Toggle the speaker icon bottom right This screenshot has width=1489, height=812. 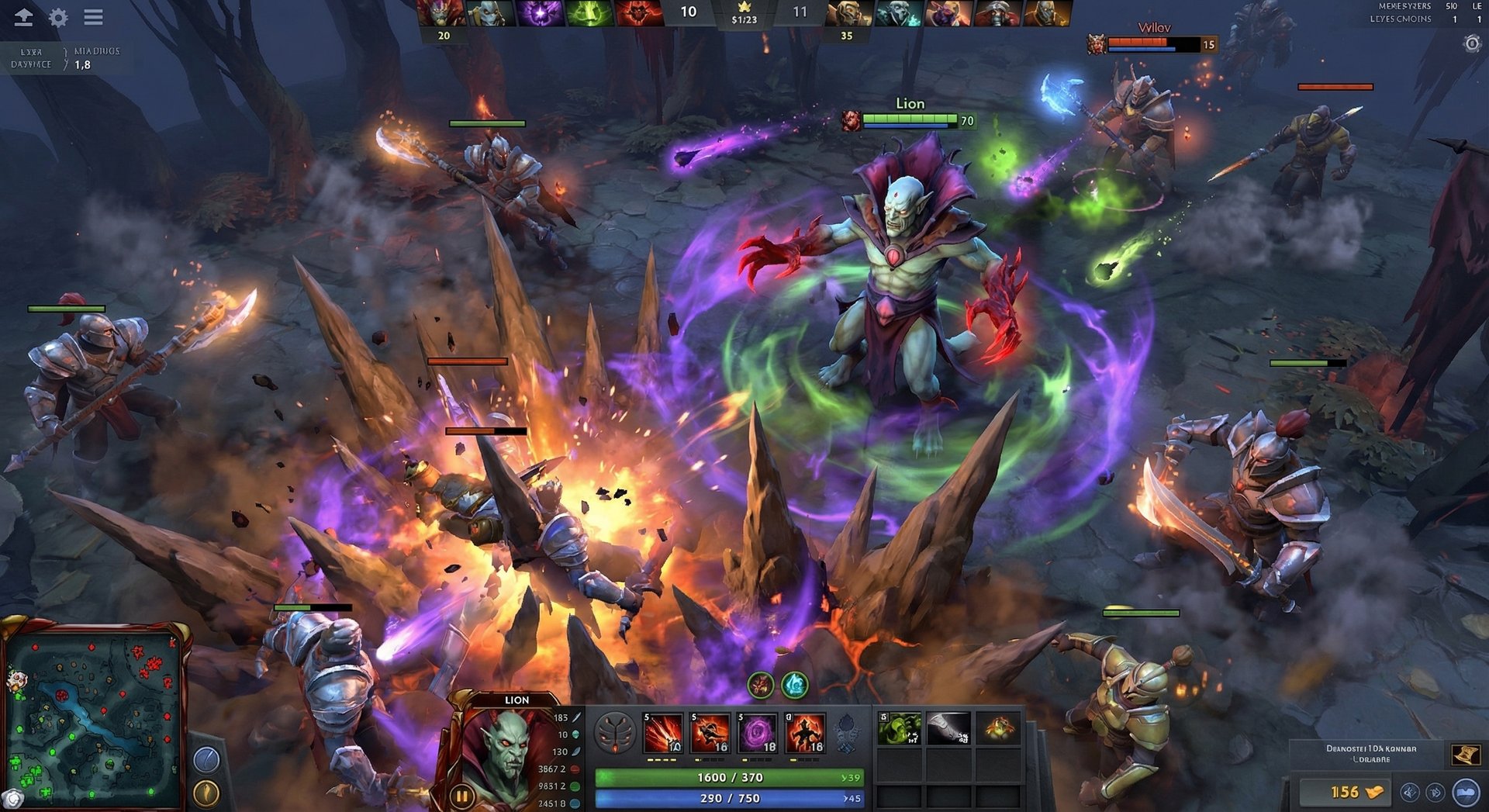point(1435,793)
